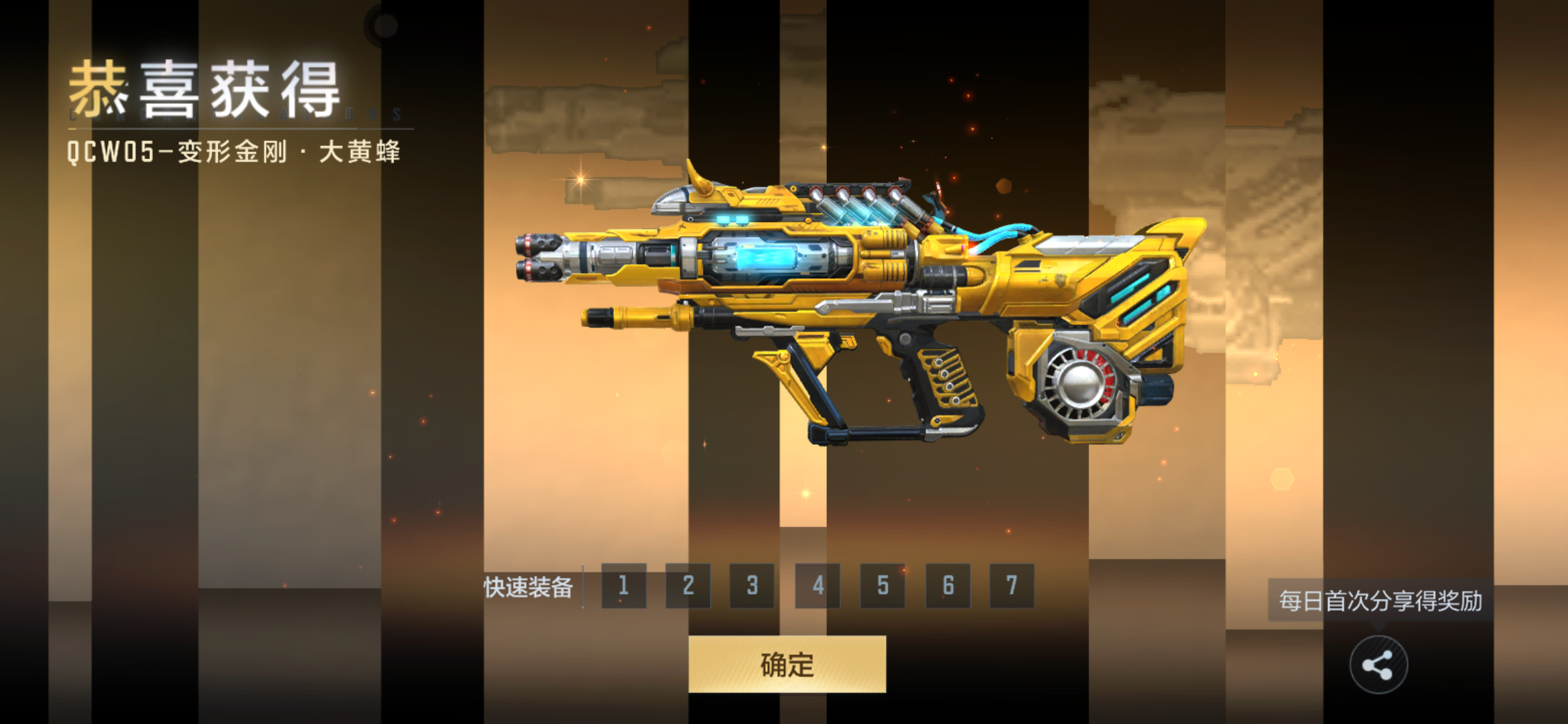This screenshot has height=724, width=1568.
Task: Confirm the reward with 确定 button
Action: click(787, 664)
